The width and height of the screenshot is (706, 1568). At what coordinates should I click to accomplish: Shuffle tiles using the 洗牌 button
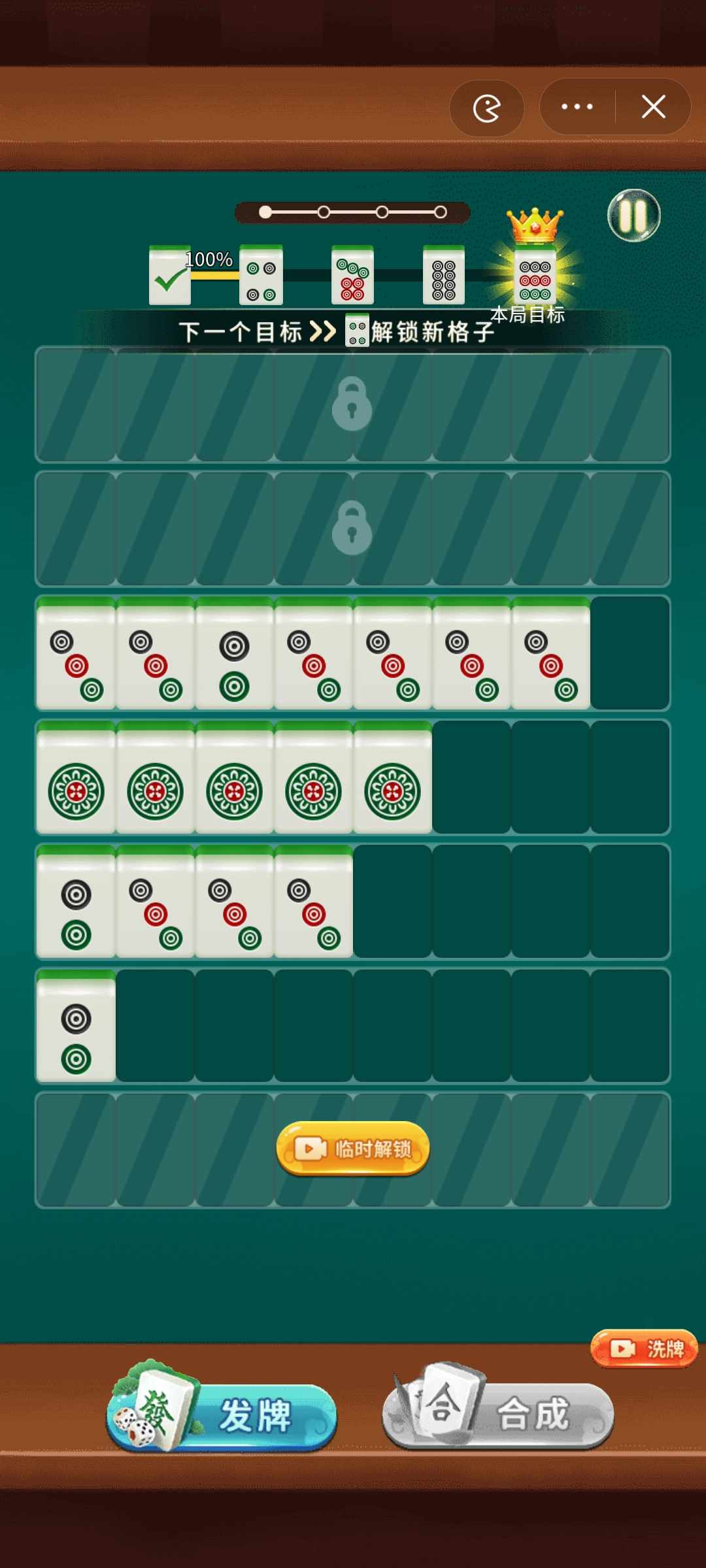tap(645, 1348)
